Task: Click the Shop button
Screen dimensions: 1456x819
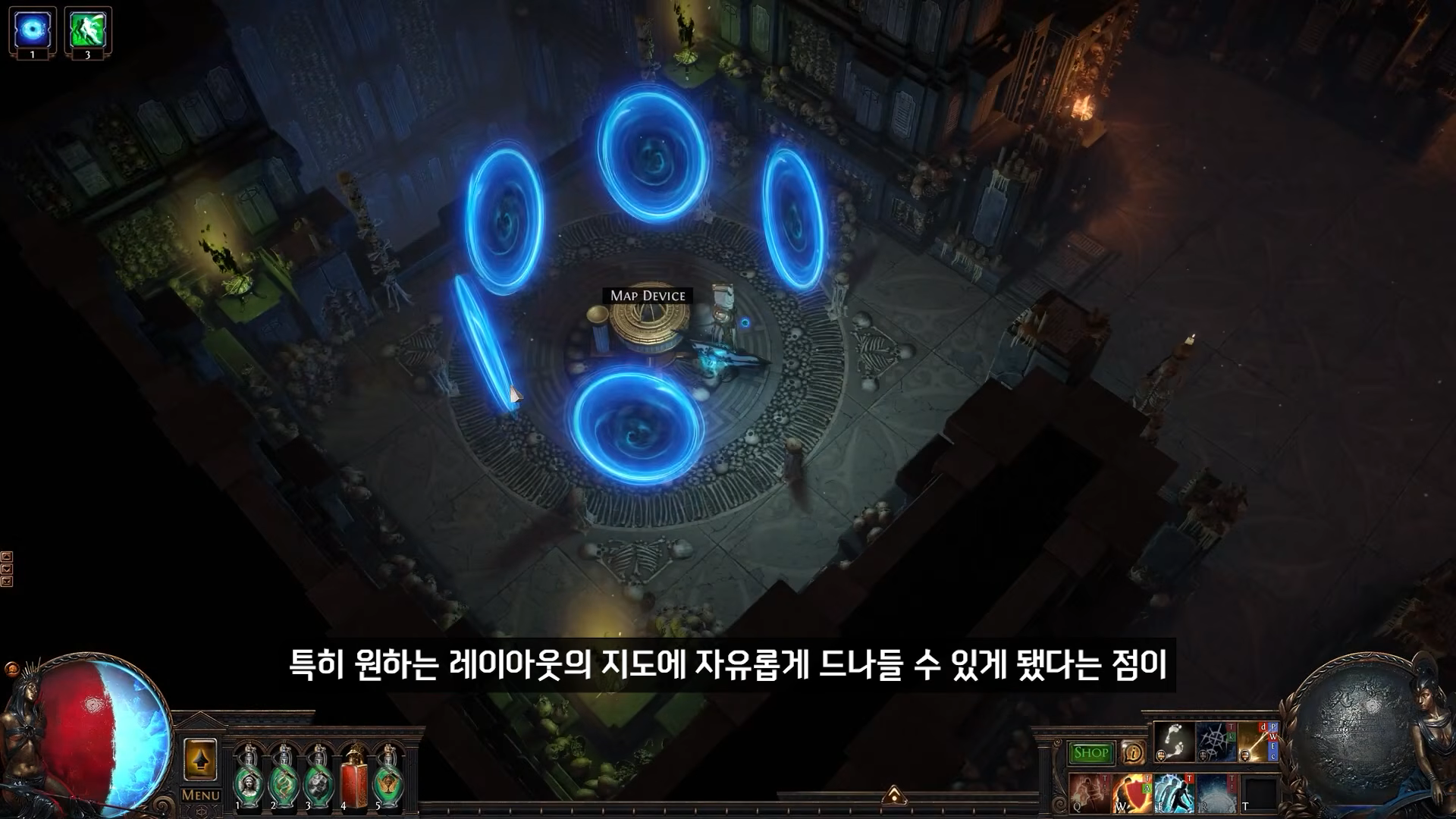Action: pyautogui.click(x=1090, y=752)
